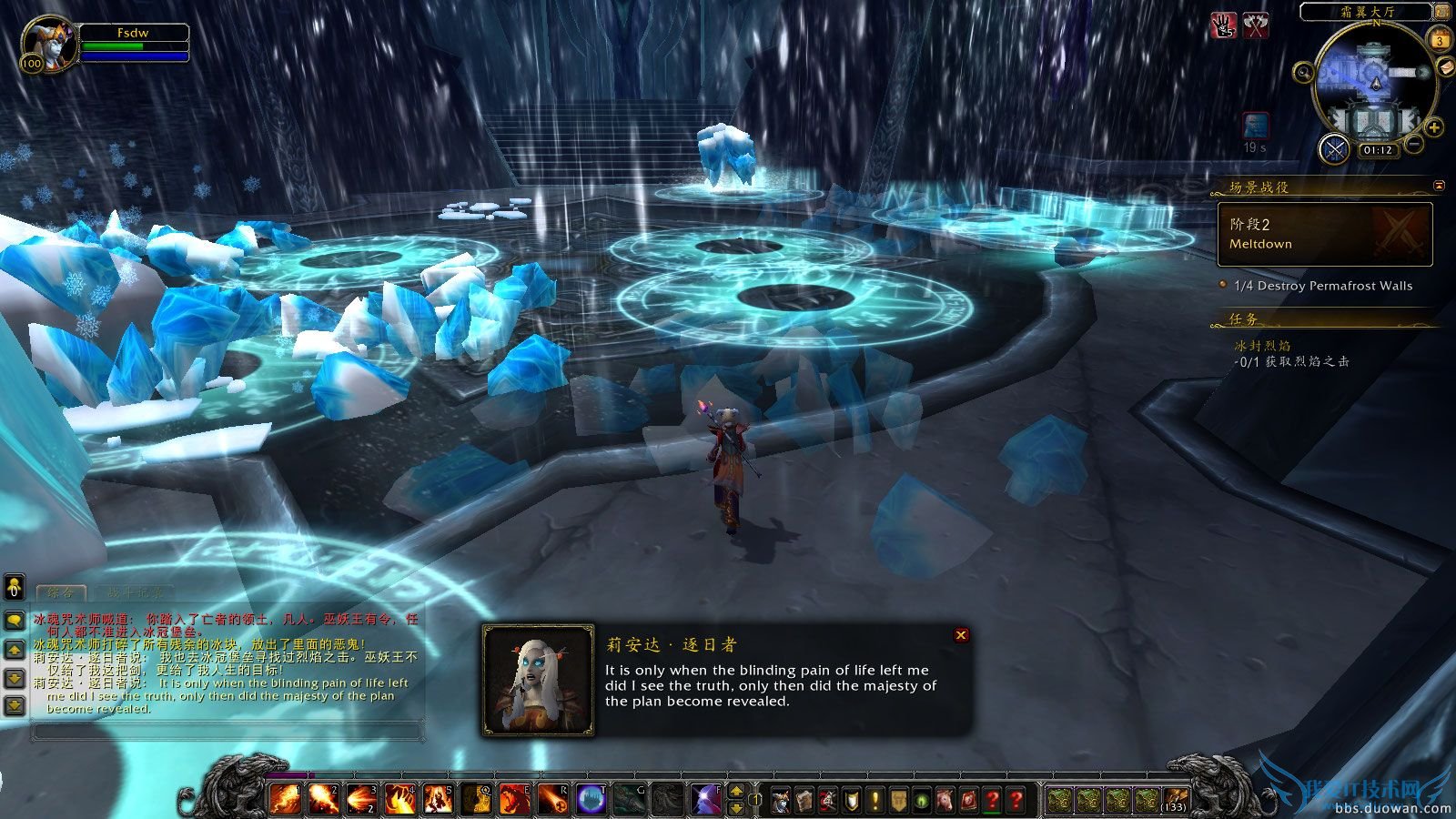Switch to the 战斗记录 chat tab
1456x819 pixels.
136,590
